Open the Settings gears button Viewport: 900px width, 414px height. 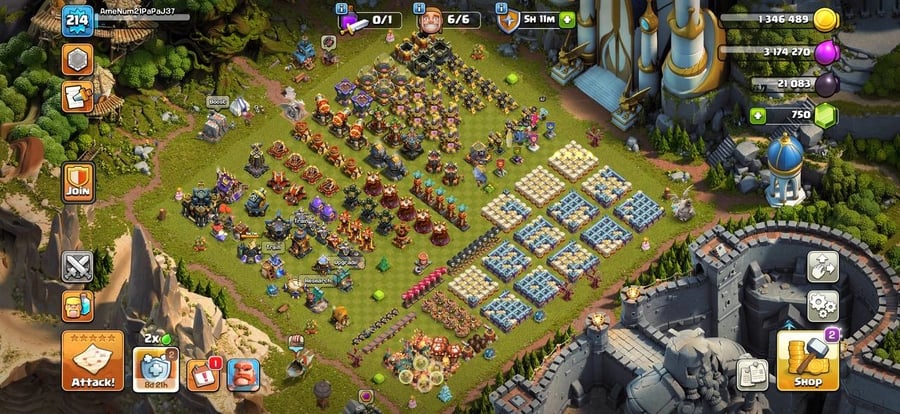pos(821,304)
